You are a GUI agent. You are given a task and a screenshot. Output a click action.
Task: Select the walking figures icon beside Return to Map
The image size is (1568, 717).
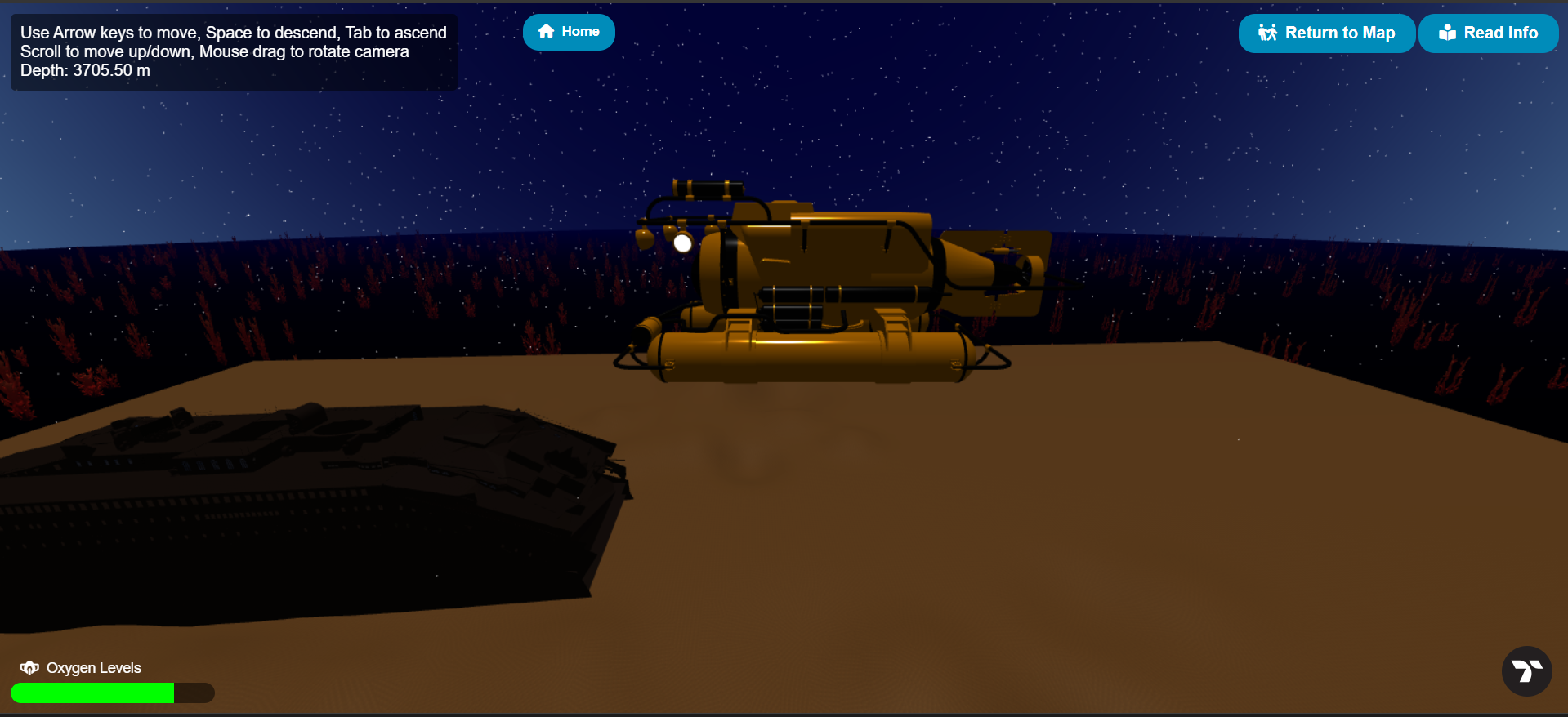1269,33
